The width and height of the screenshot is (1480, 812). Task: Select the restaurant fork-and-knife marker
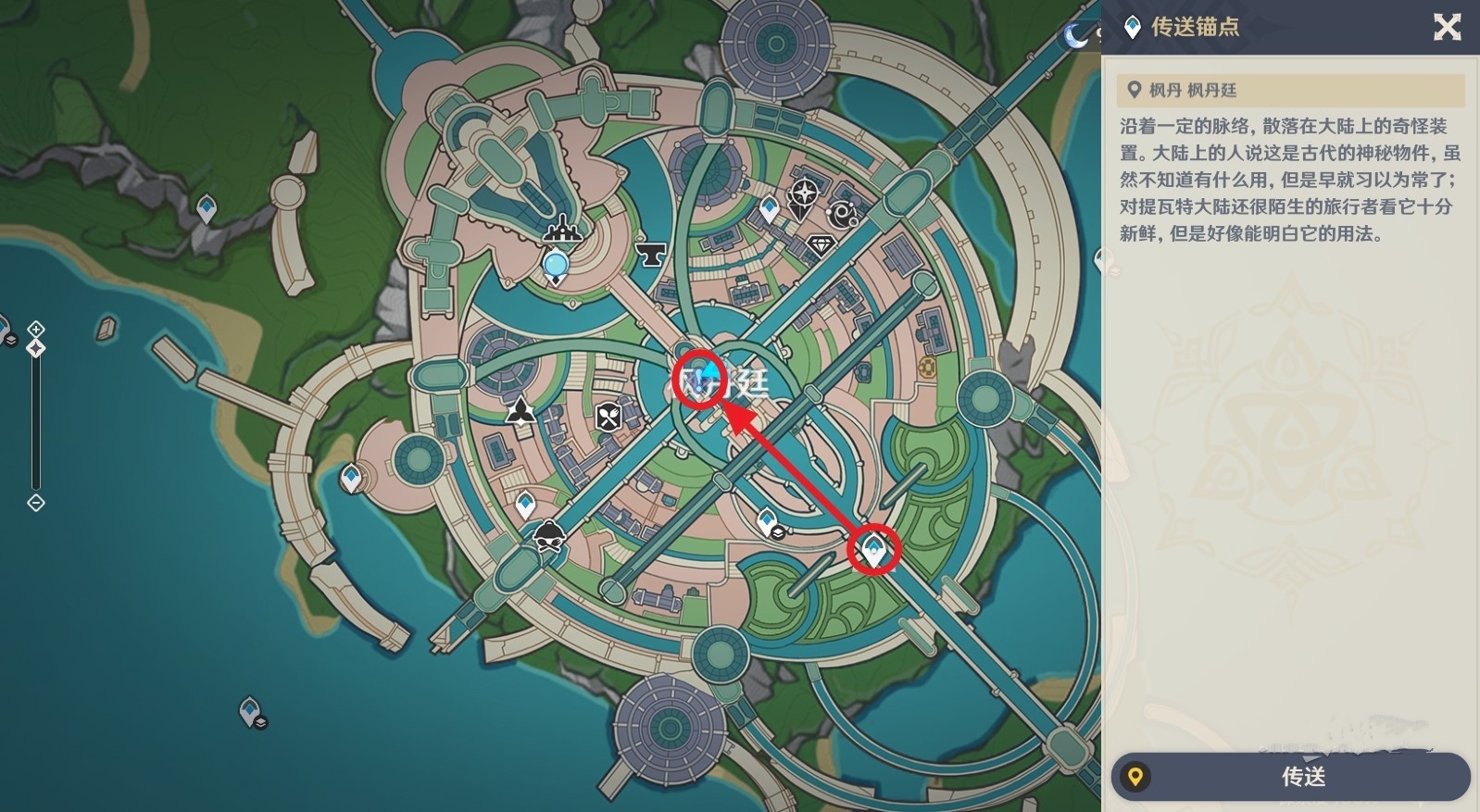coord(608,417)
